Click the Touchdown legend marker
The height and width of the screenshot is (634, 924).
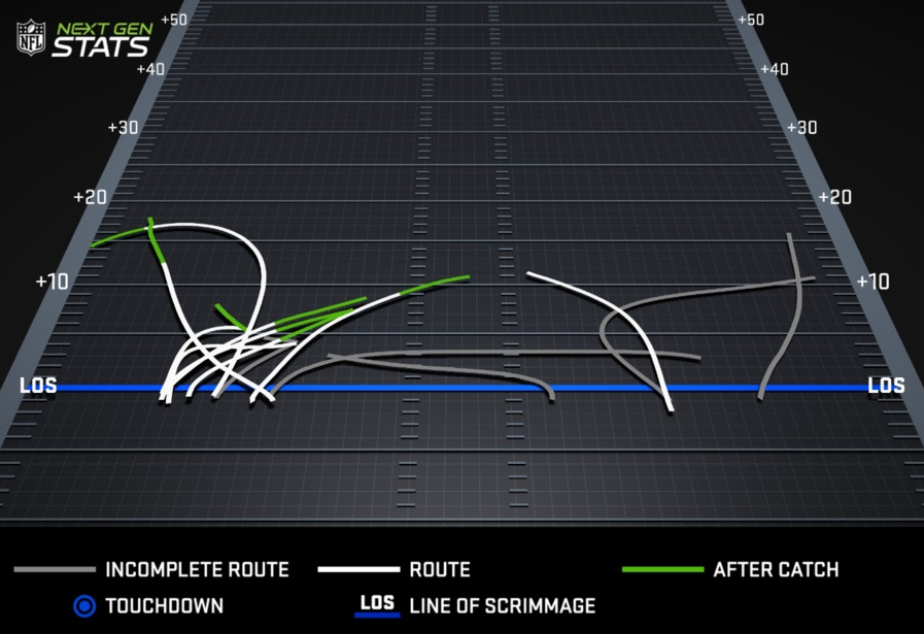86,606
